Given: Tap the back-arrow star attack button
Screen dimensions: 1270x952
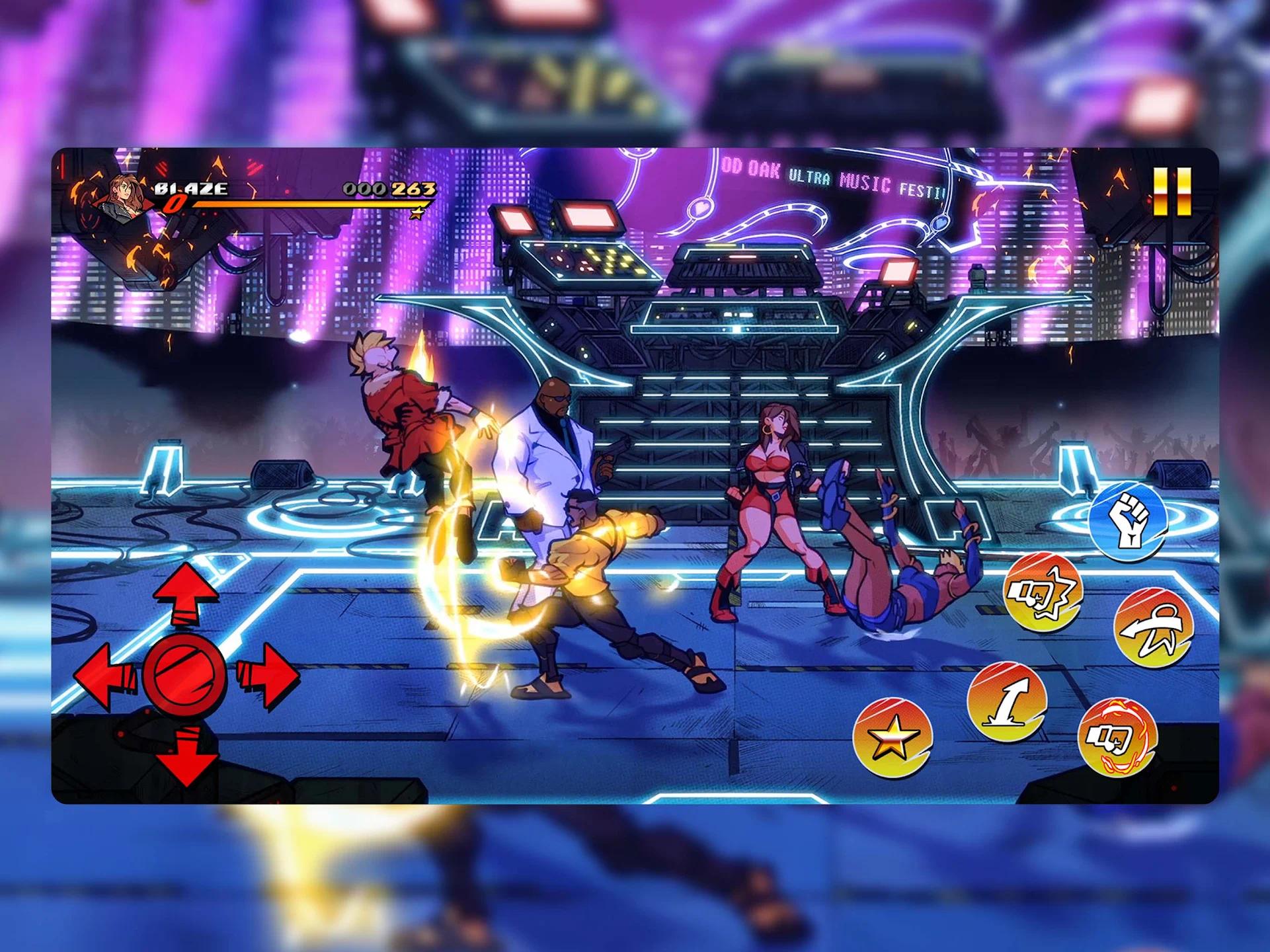Looking at the screenshot, I should 1154,627.
